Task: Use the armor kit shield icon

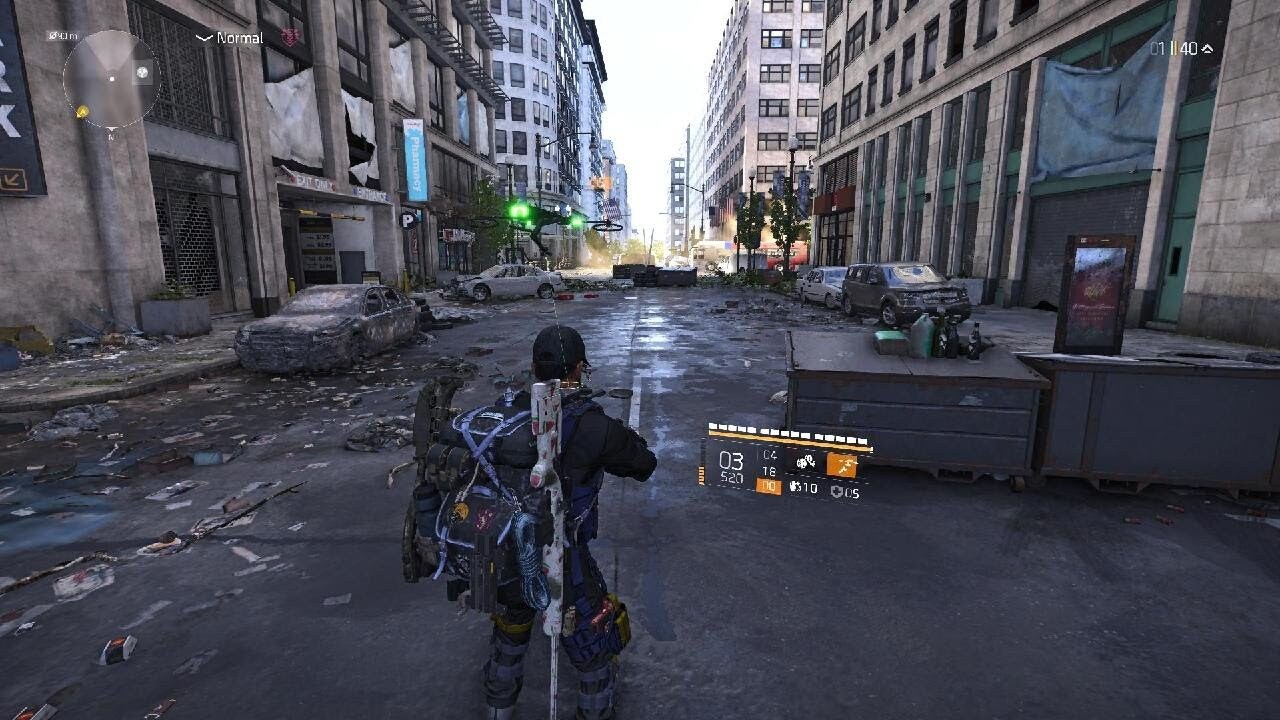Action: tap(837, 492)
